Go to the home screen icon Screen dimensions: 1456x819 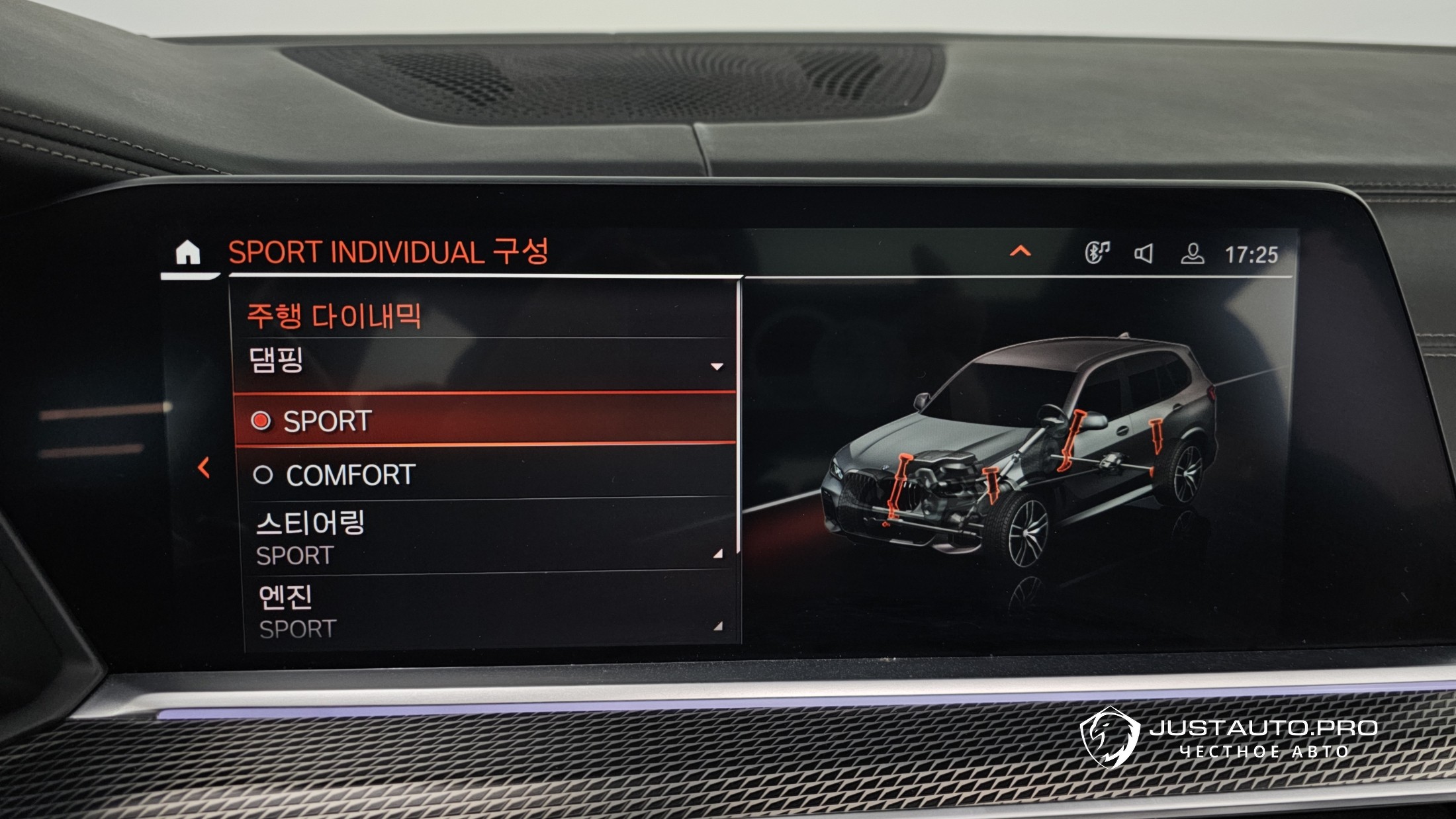(188, 253)
